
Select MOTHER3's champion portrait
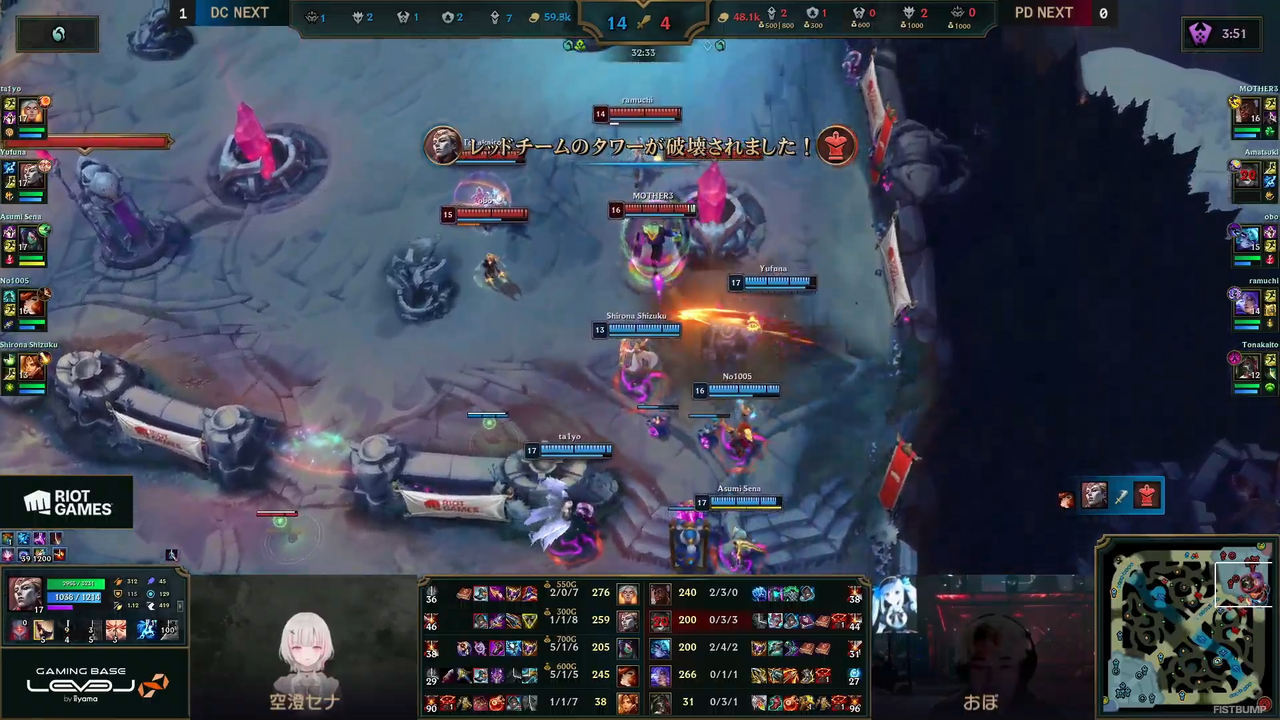click(x=1247, y=111)
